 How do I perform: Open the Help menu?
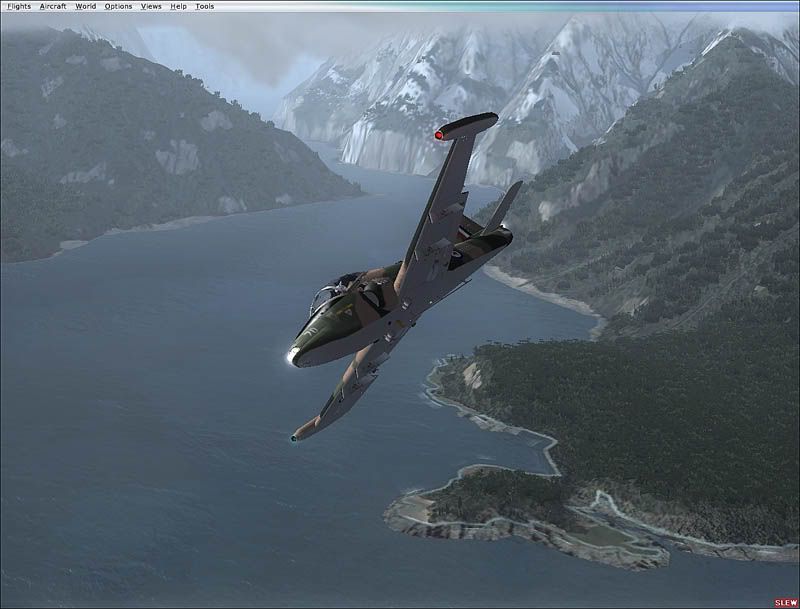178,6
